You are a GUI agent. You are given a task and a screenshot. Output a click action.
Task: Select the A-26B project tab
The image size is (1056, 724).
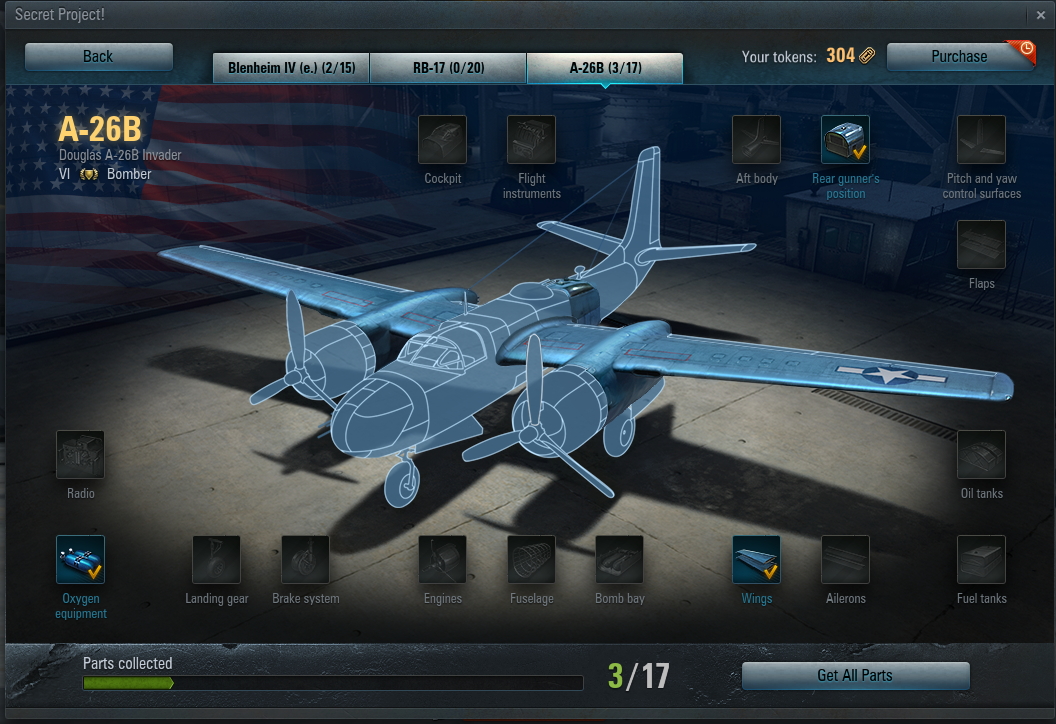605,68
